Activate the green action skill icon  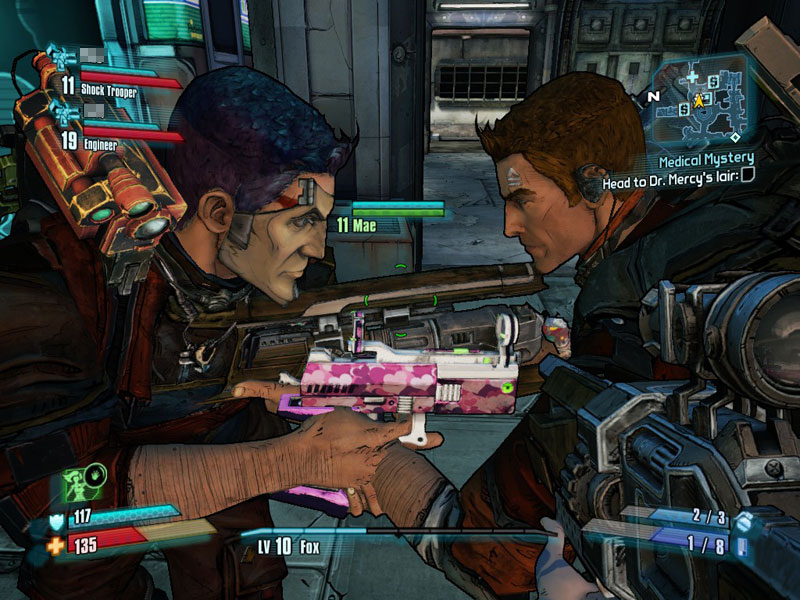tap(78, 484)
